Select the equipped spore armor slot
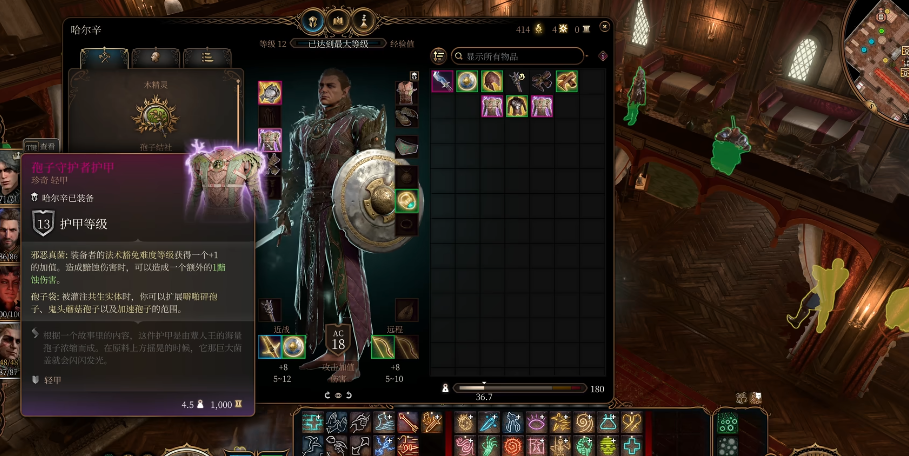The image size is (909, 456). 270,140
